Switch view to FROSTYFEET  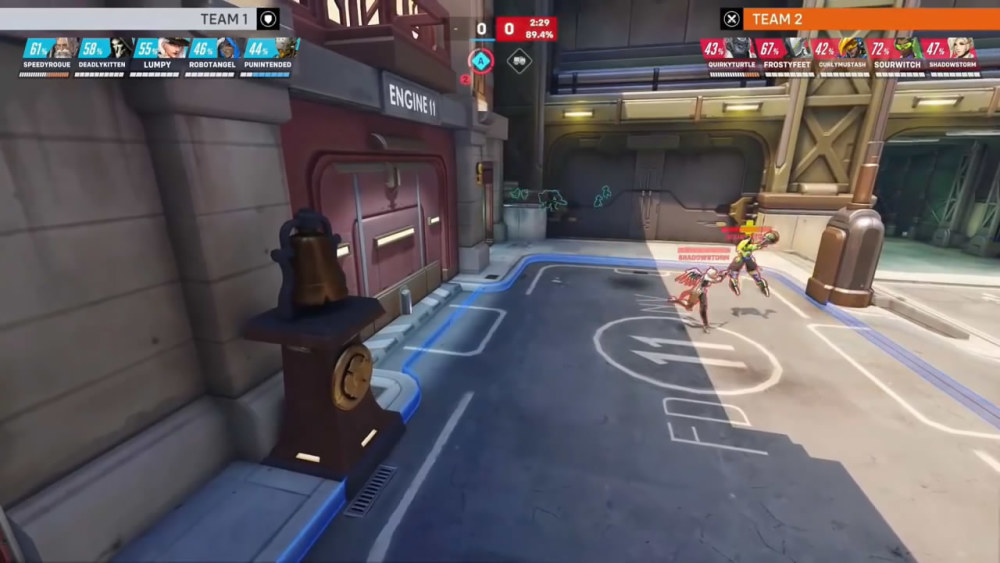pyautogui.click(x=797, y=48)
